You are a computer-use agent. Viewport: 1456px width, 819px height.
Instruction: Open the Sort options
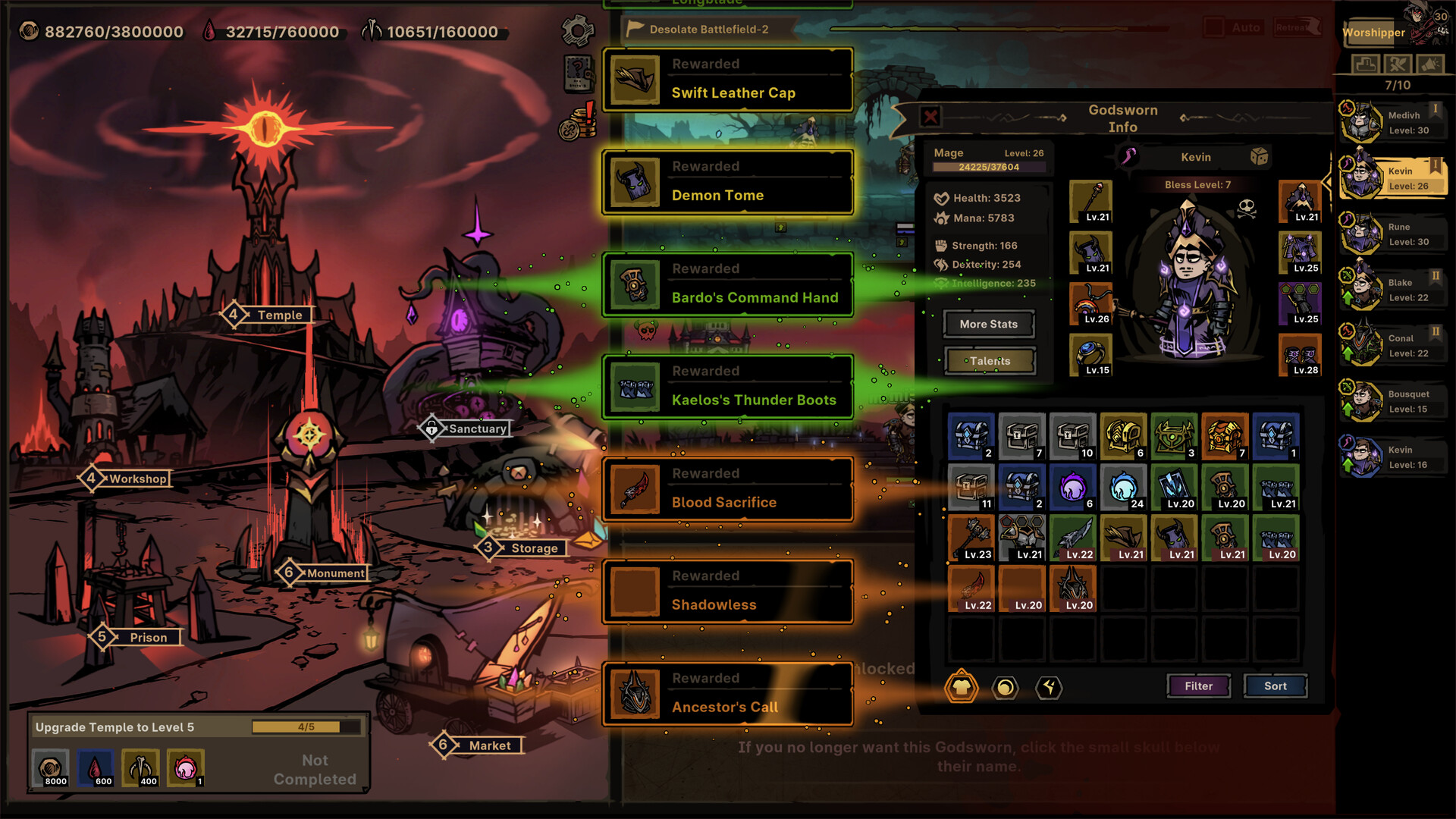(x=1275, y=686)
